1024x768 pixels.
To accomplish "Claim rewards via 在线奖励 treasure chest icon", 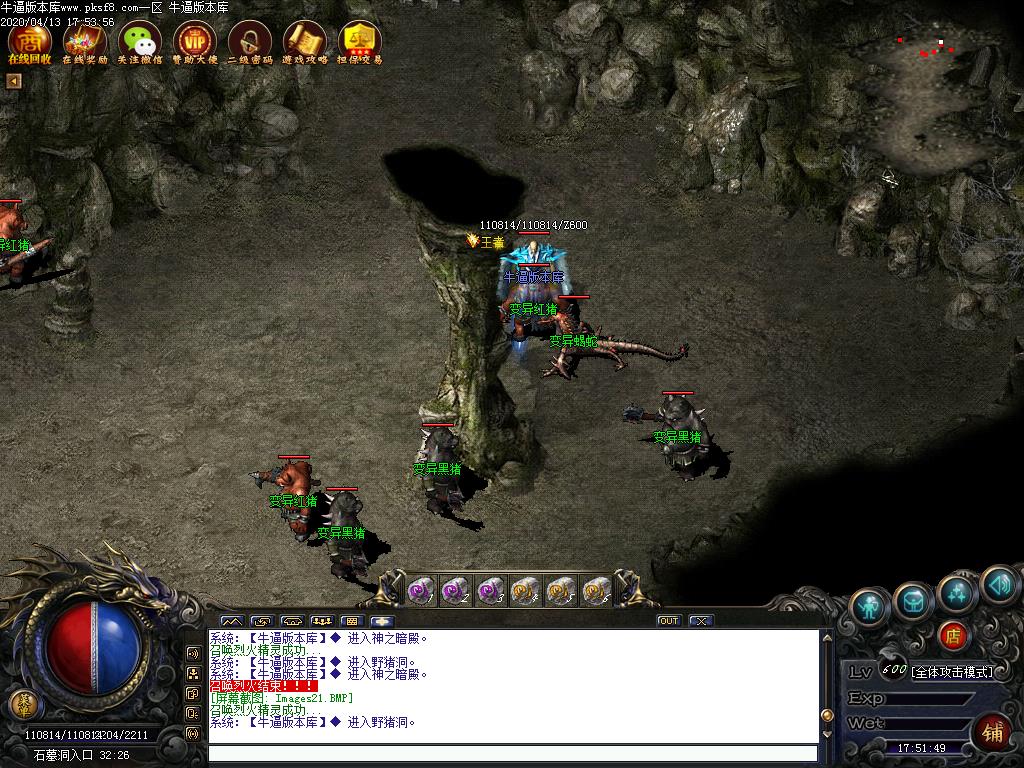I will [84, 41].
